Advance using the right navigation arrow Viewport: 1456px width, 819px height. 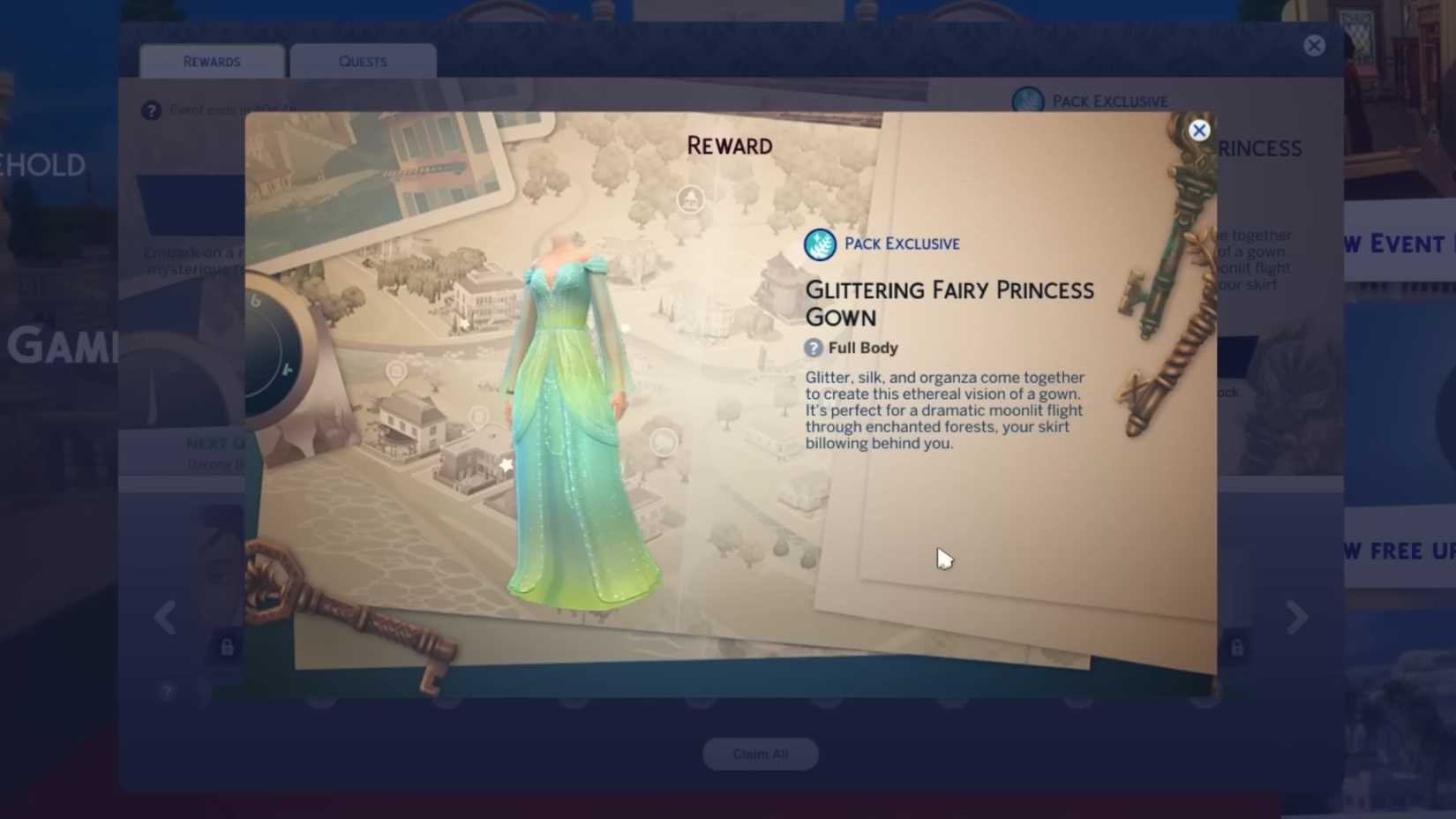pyautogui.click(x=1294, y=618)
